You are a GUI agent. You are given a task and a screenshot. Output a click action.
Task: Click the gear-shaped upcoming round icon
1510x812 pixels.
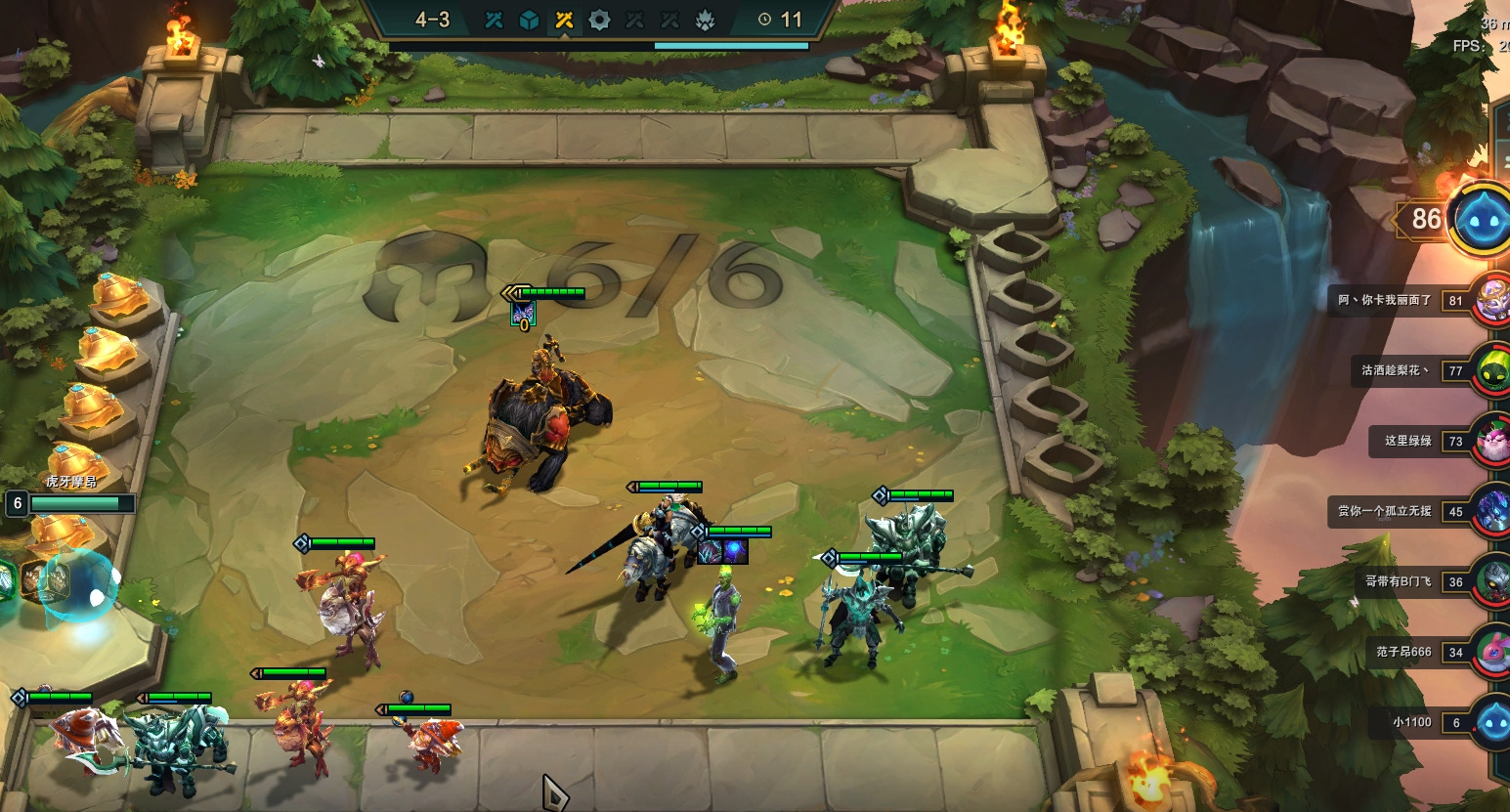[599, 20]
